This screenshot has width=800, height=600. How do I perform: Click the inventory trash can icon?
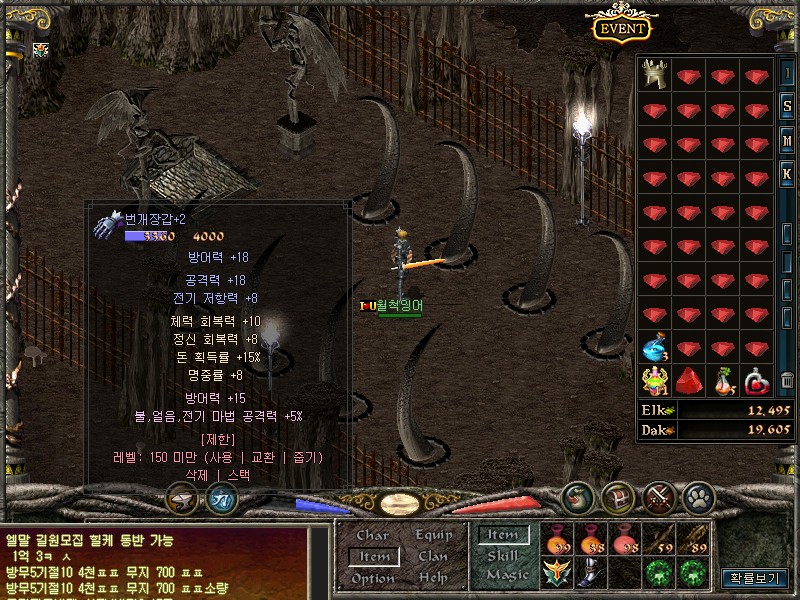pyautogui.click(x=787, y=380)
